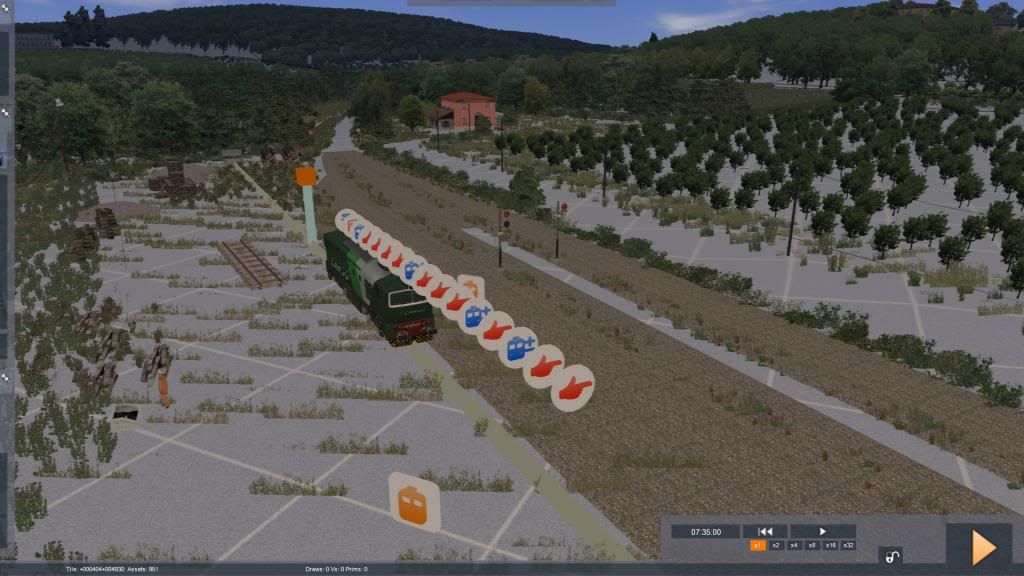This screenshot has height=576, width=1024.
Task: Switch the playback speed to x16
Action: (x=829, y=545)
